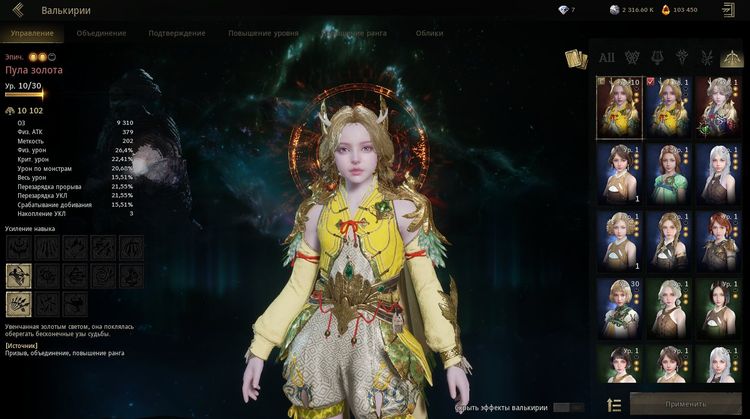Select the Подтверждение tab
The width and height of the screenshot is (750, 419).
coord(177,33)
